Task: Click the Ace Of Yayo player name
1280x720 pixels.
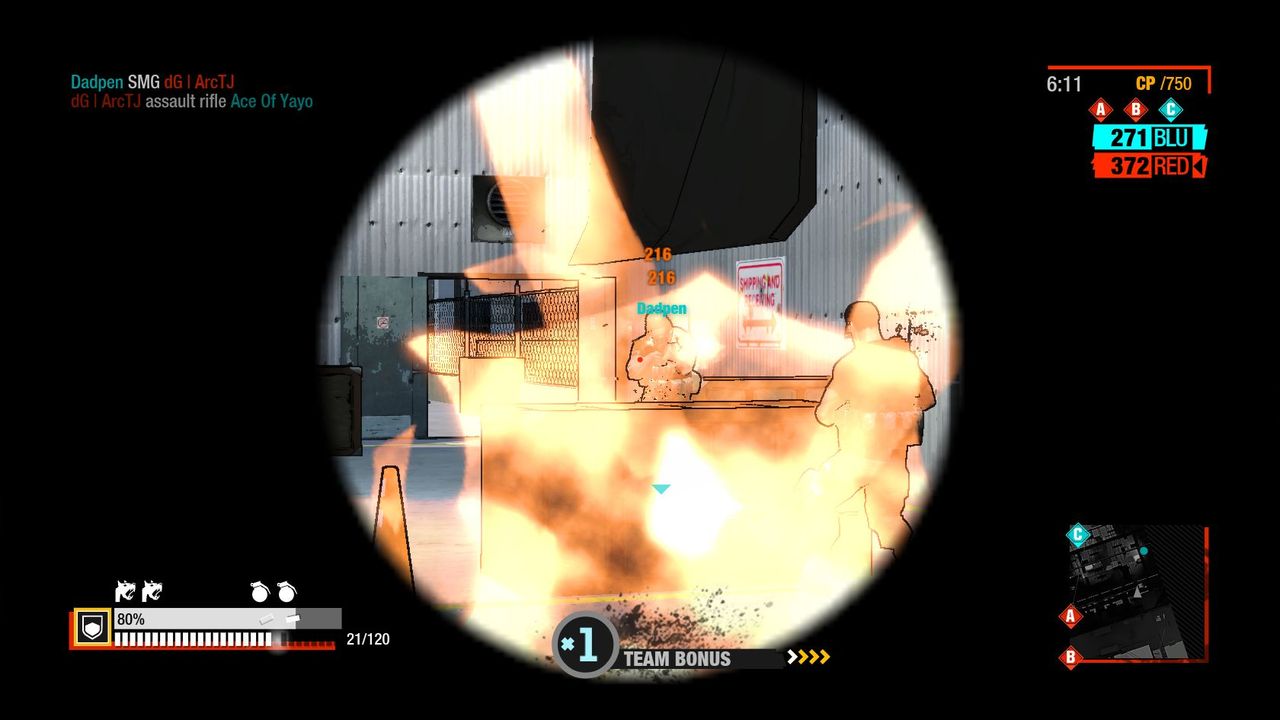Action: [x=273, y=102]
